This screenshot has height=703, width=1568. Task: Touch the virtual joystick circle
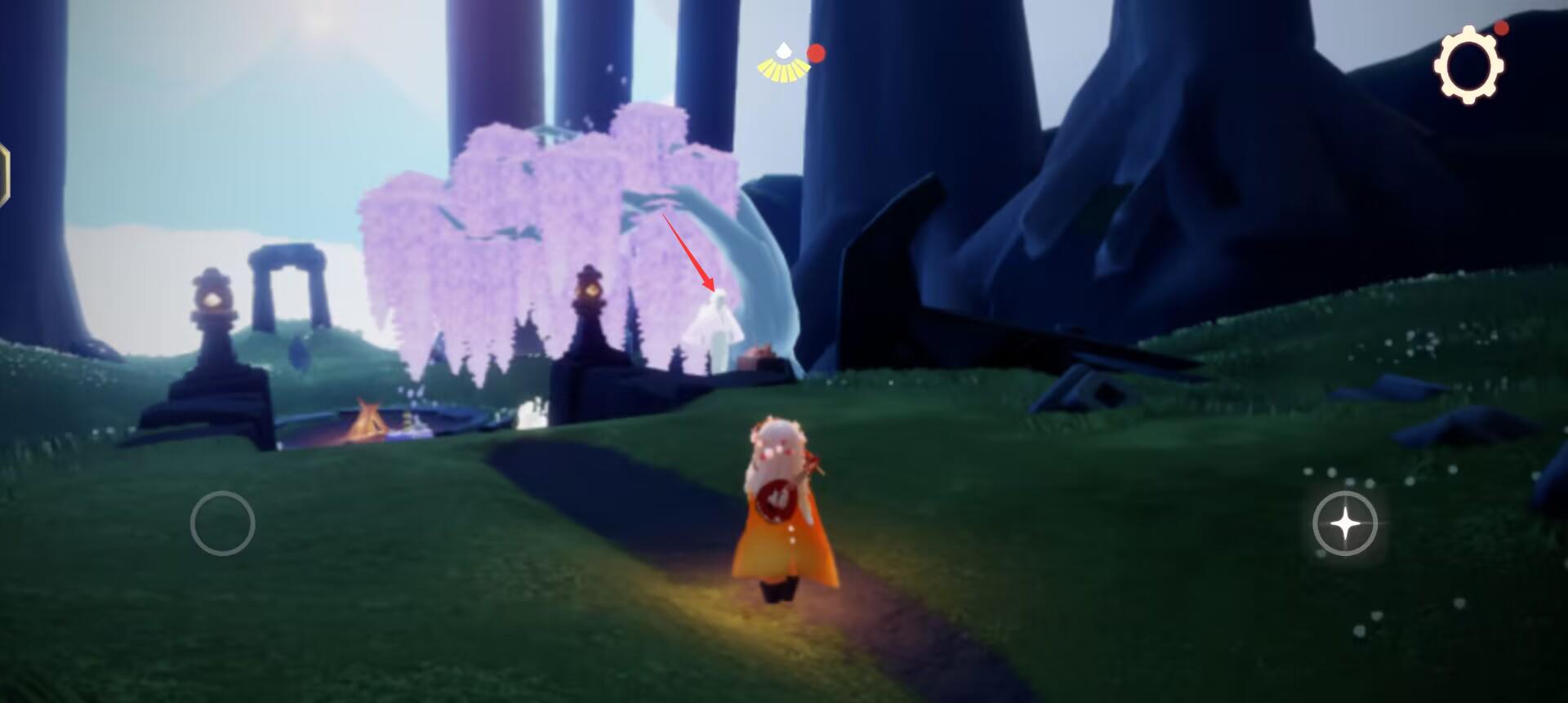[x=222, y=523]
